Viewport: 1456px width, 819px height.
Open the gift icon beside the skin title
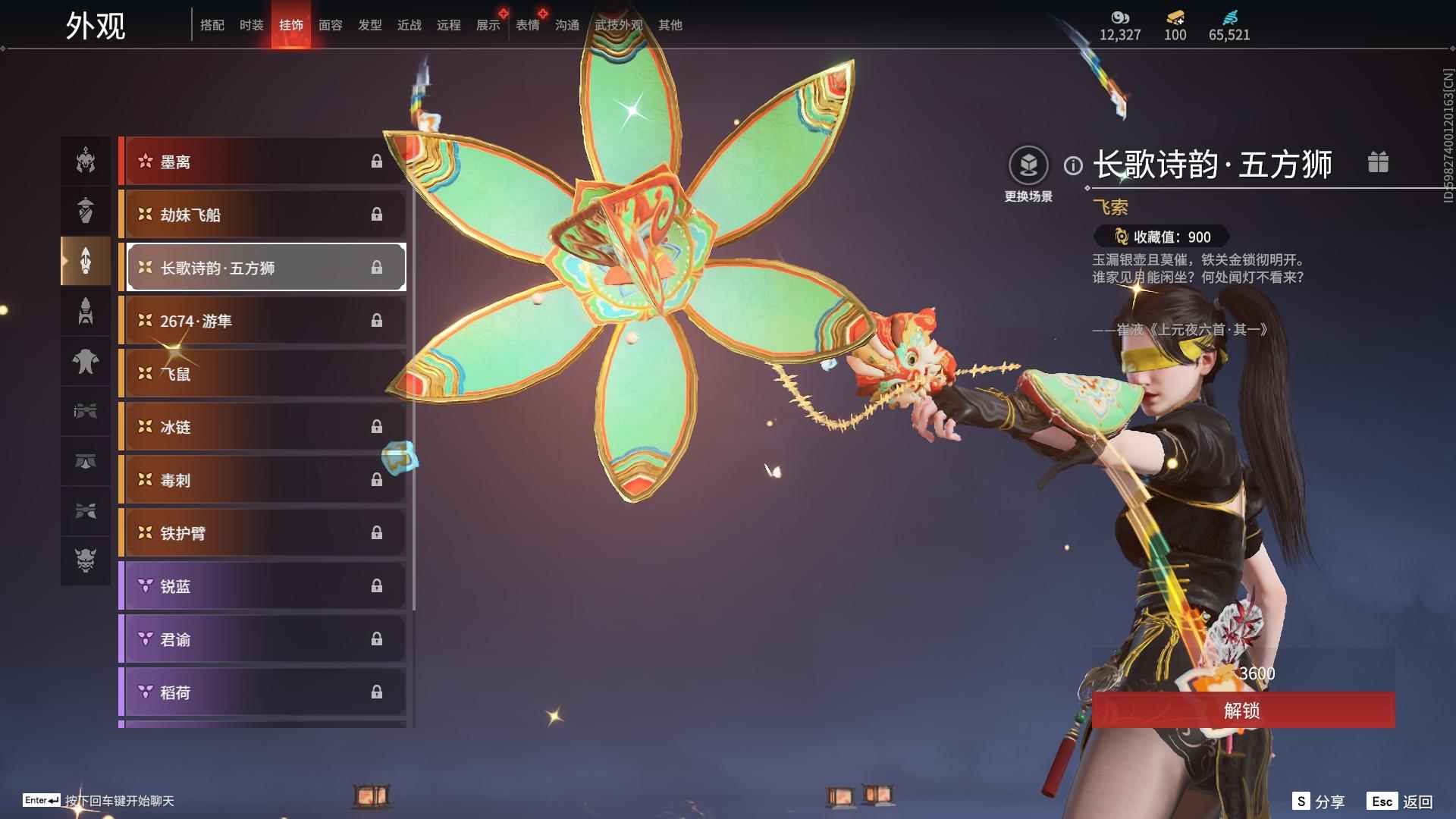click(1378, 162)
